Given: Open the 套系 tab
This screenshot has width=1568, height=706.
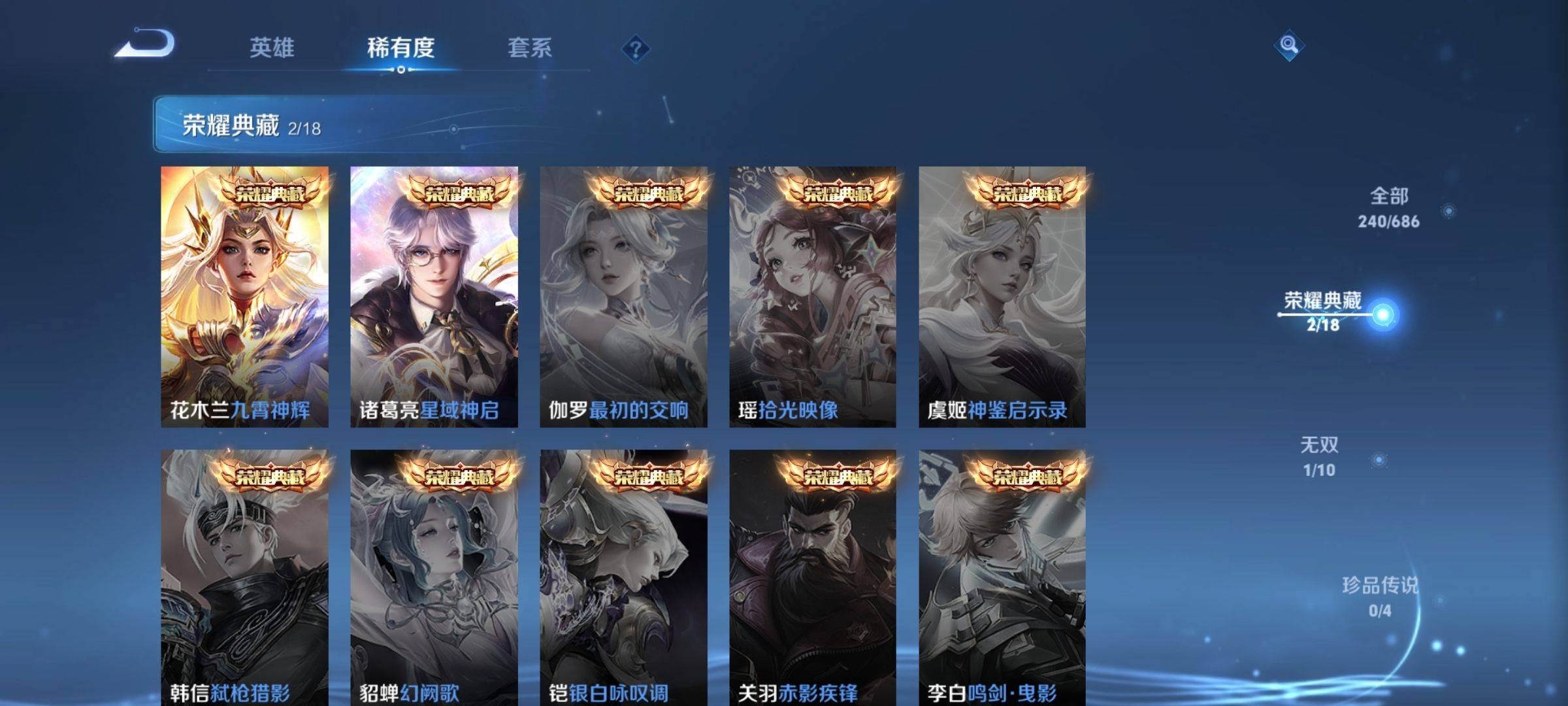Looking at the screenshot, I should tap(529, 48).
